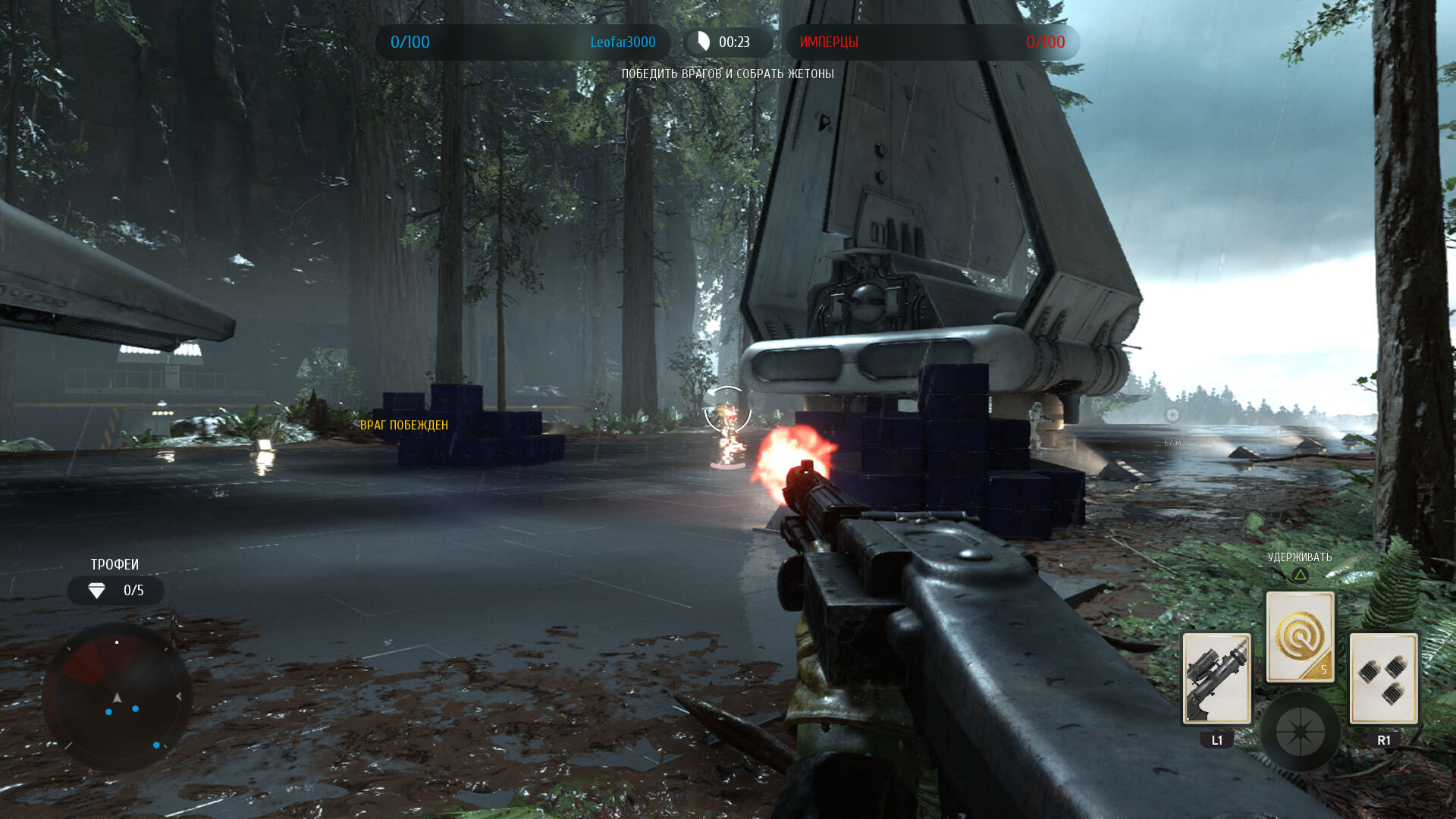Choose the grenades star card
The height and width of the screenshot is (819, 1456).
(1383, 679)
